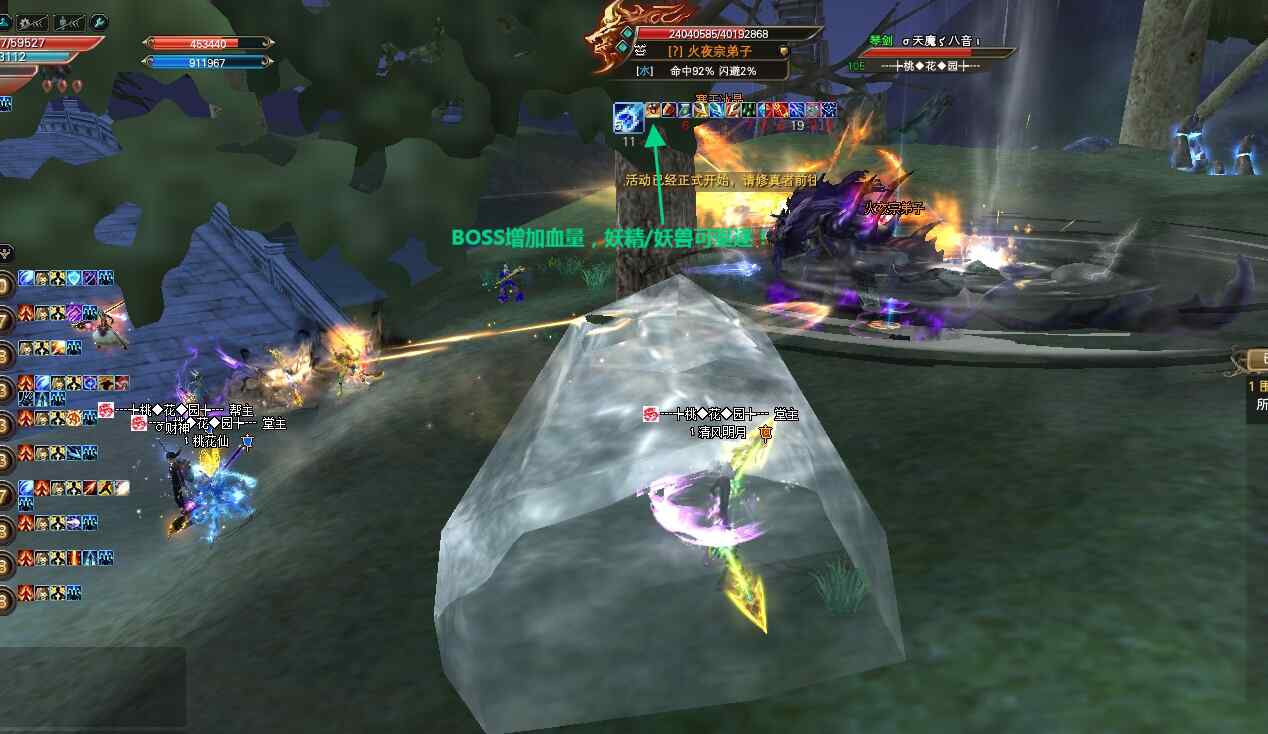Collapse the party list with the arrow toggle
1268x734 pixels.
[4, 253]
